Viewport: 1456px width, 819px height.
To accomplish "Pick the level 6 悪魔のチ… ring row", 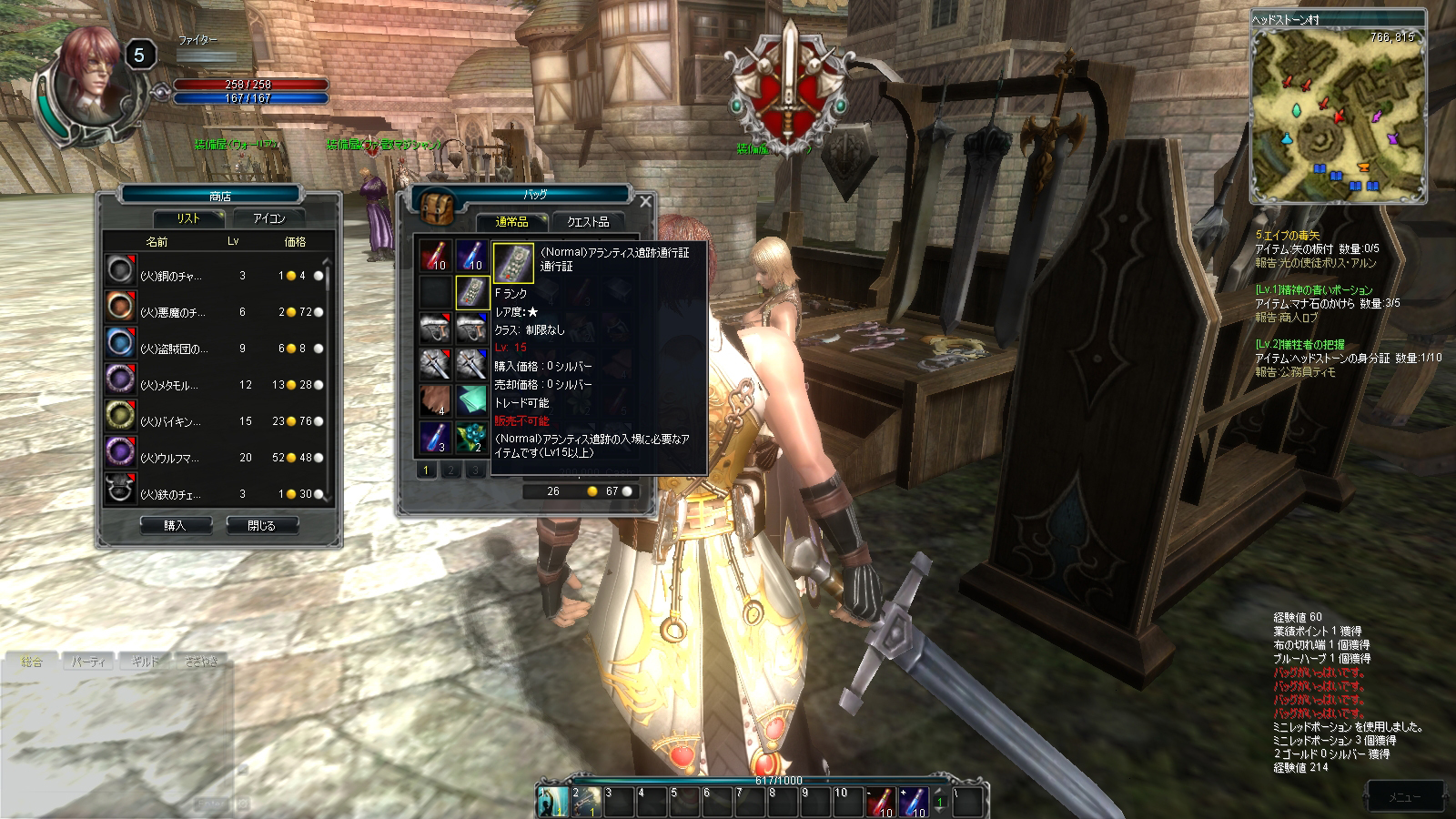I will pos(215,311).
